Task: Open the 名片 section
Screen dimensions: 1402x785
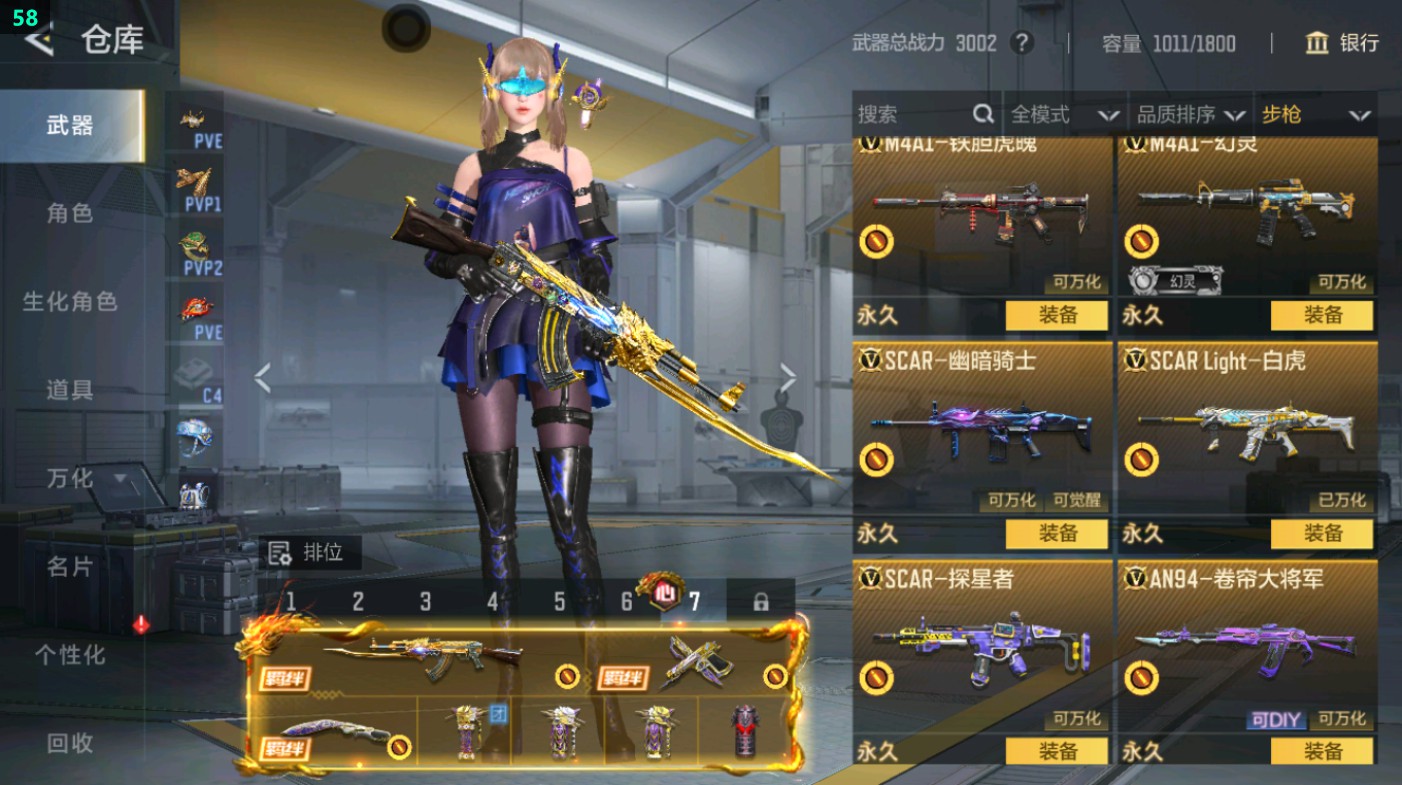Action: 70,566
